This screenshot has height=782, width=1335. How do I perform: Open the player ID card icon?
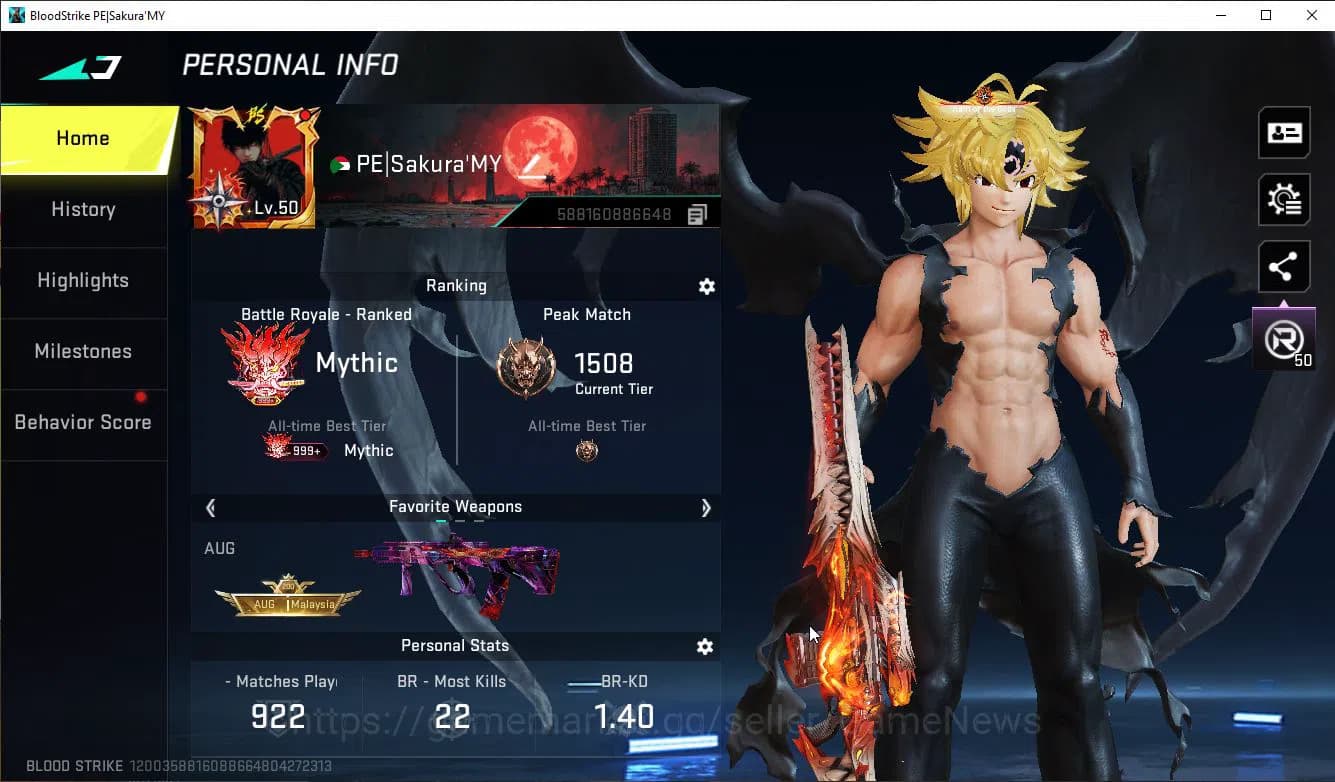(x=1283, y=132)
